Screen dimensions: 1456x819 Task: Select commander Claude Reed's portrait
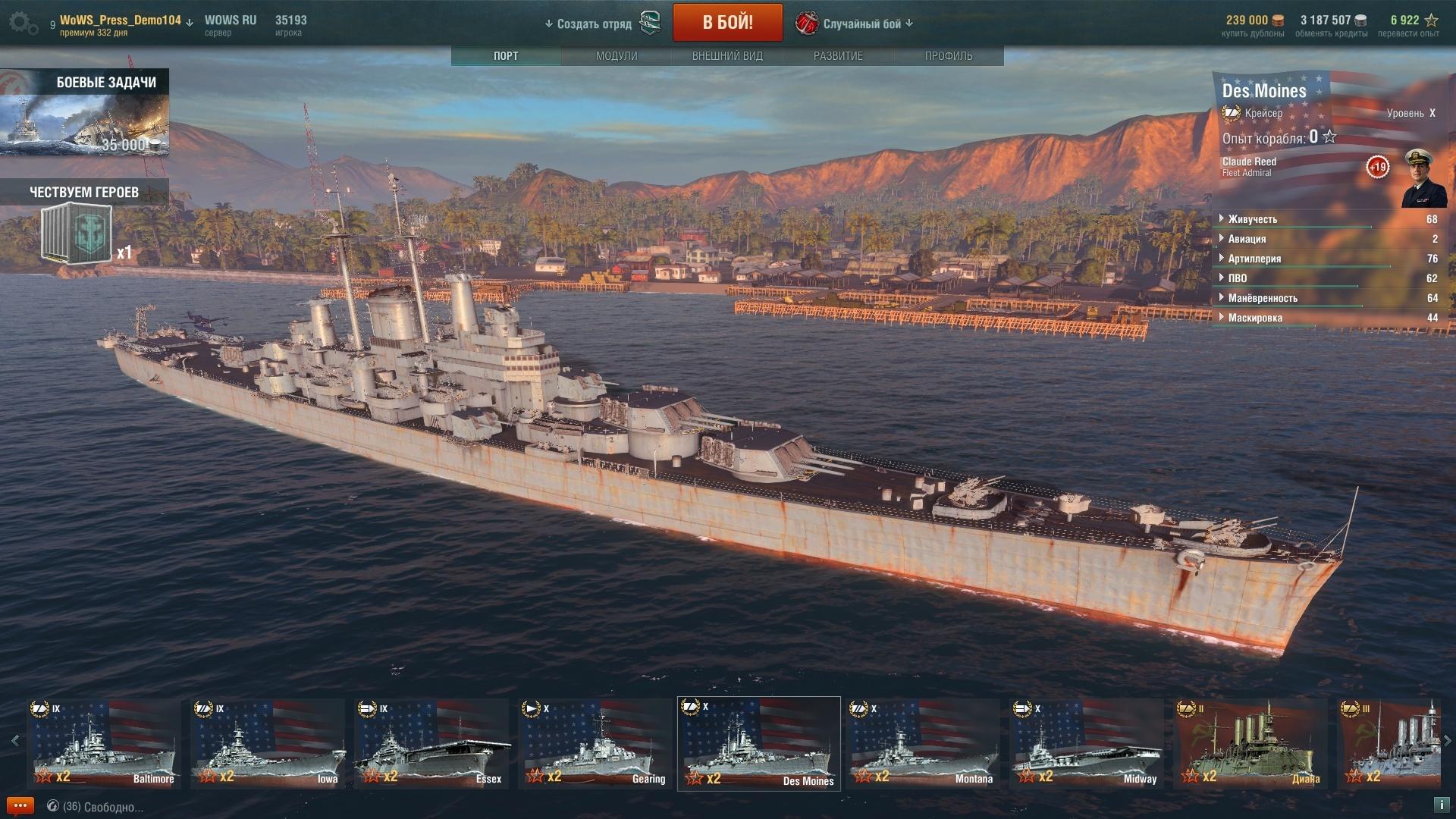click(x=1423, y=178)
